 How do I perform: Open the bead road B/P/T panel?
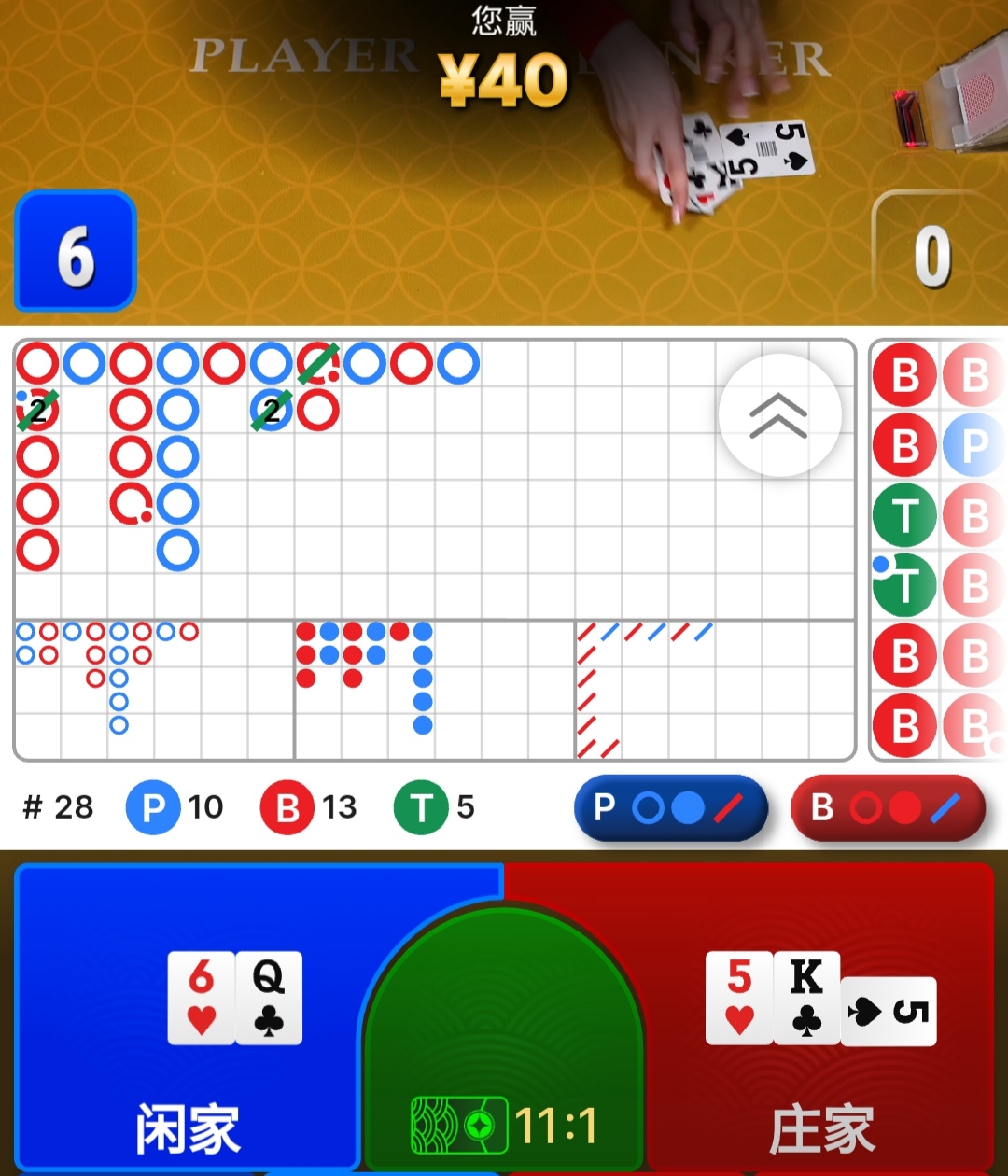(x=938, y=551)
